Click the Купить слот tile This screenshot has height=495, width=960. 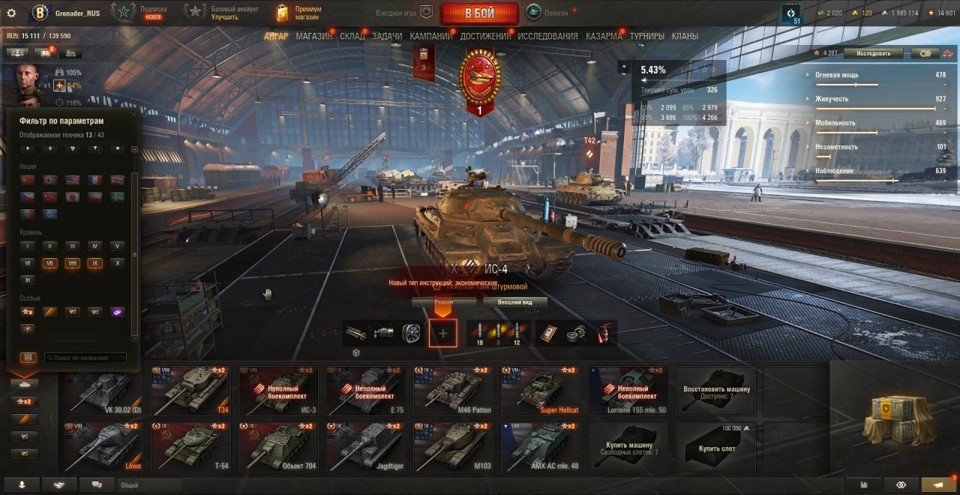[714, 445]
